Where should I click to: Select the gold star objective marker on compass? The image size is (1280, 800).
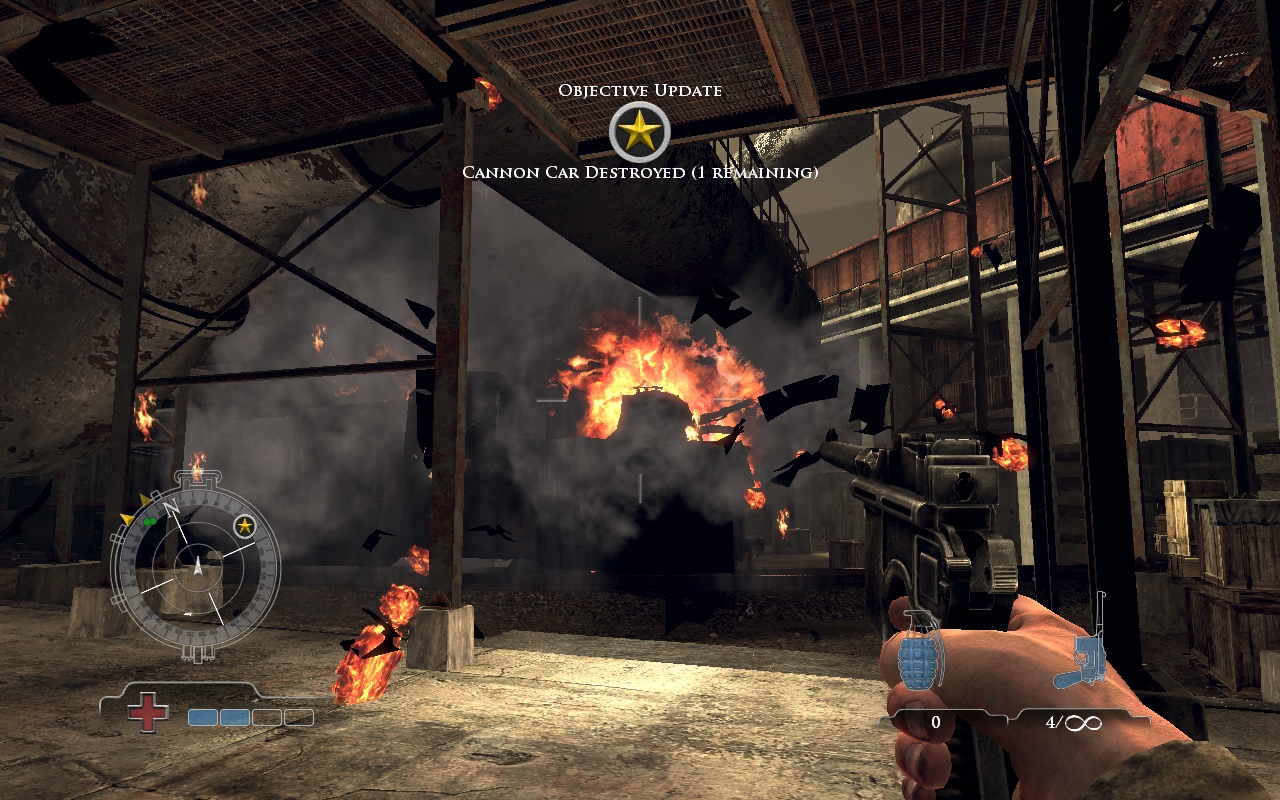245,525
